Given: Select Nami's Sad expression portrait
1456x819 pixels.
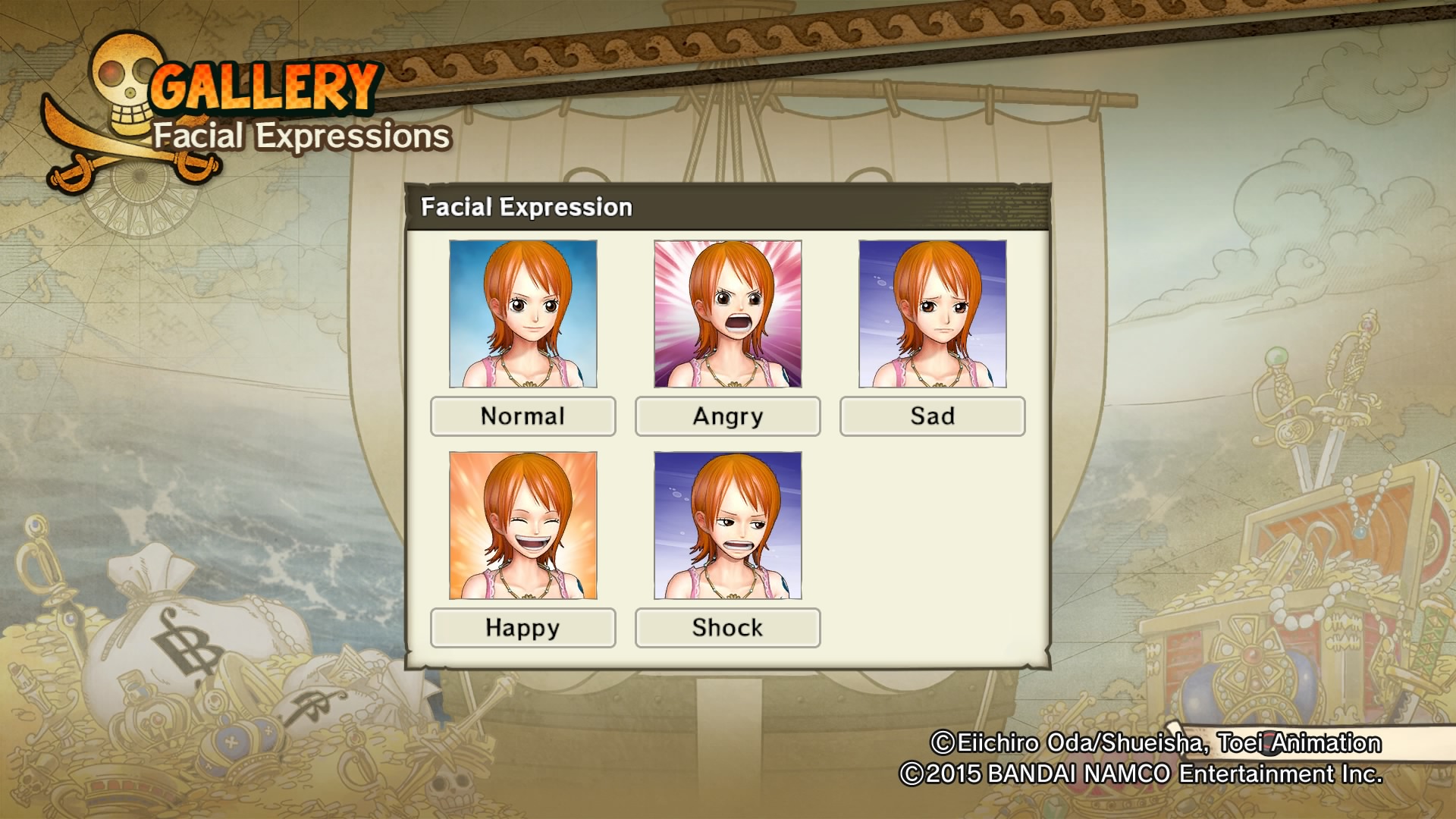Looking at the screenshot, I should [x=931, y=314].
